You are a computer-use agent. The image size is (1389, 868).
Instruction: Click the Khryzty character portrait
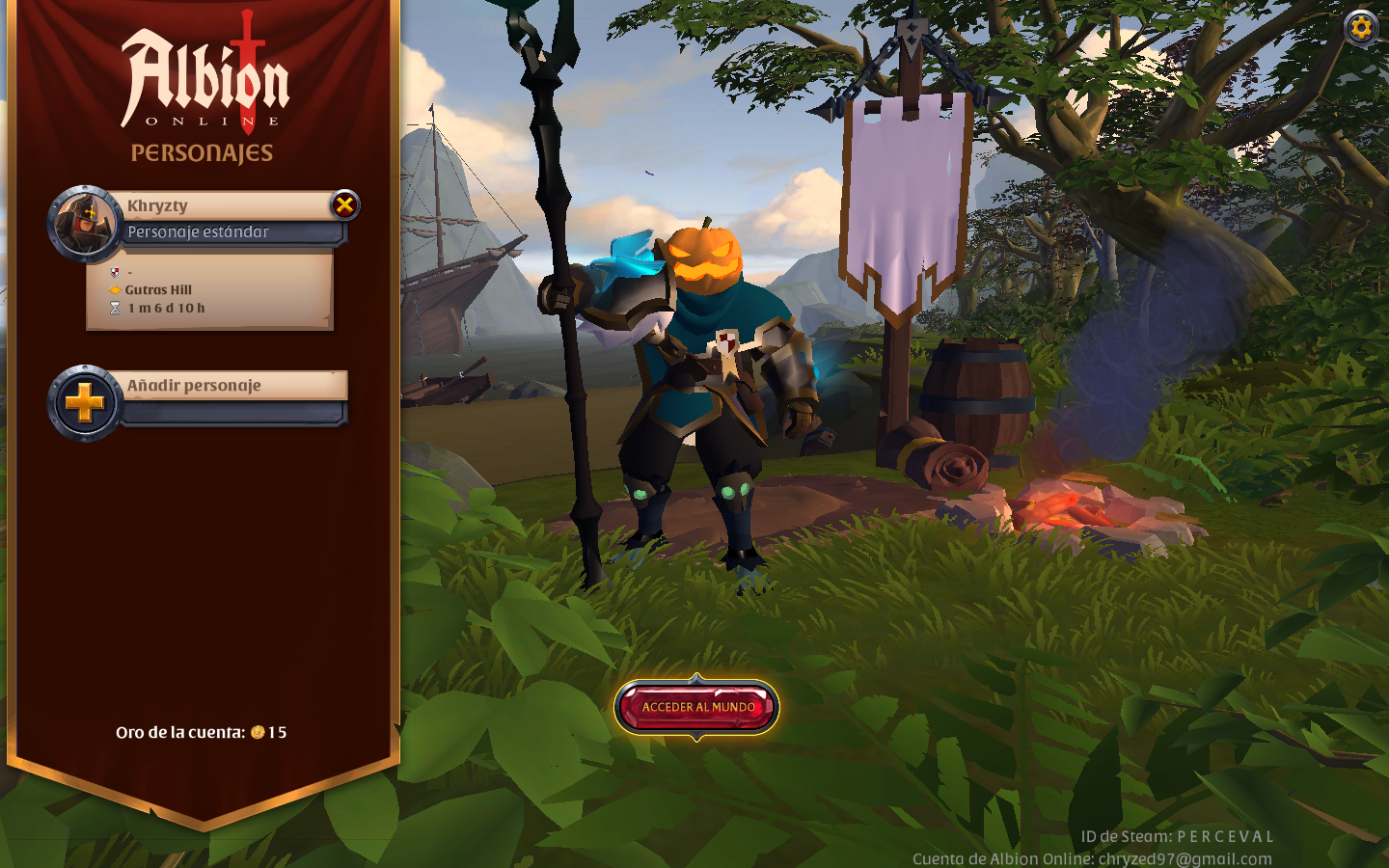(x=85, y=223)
